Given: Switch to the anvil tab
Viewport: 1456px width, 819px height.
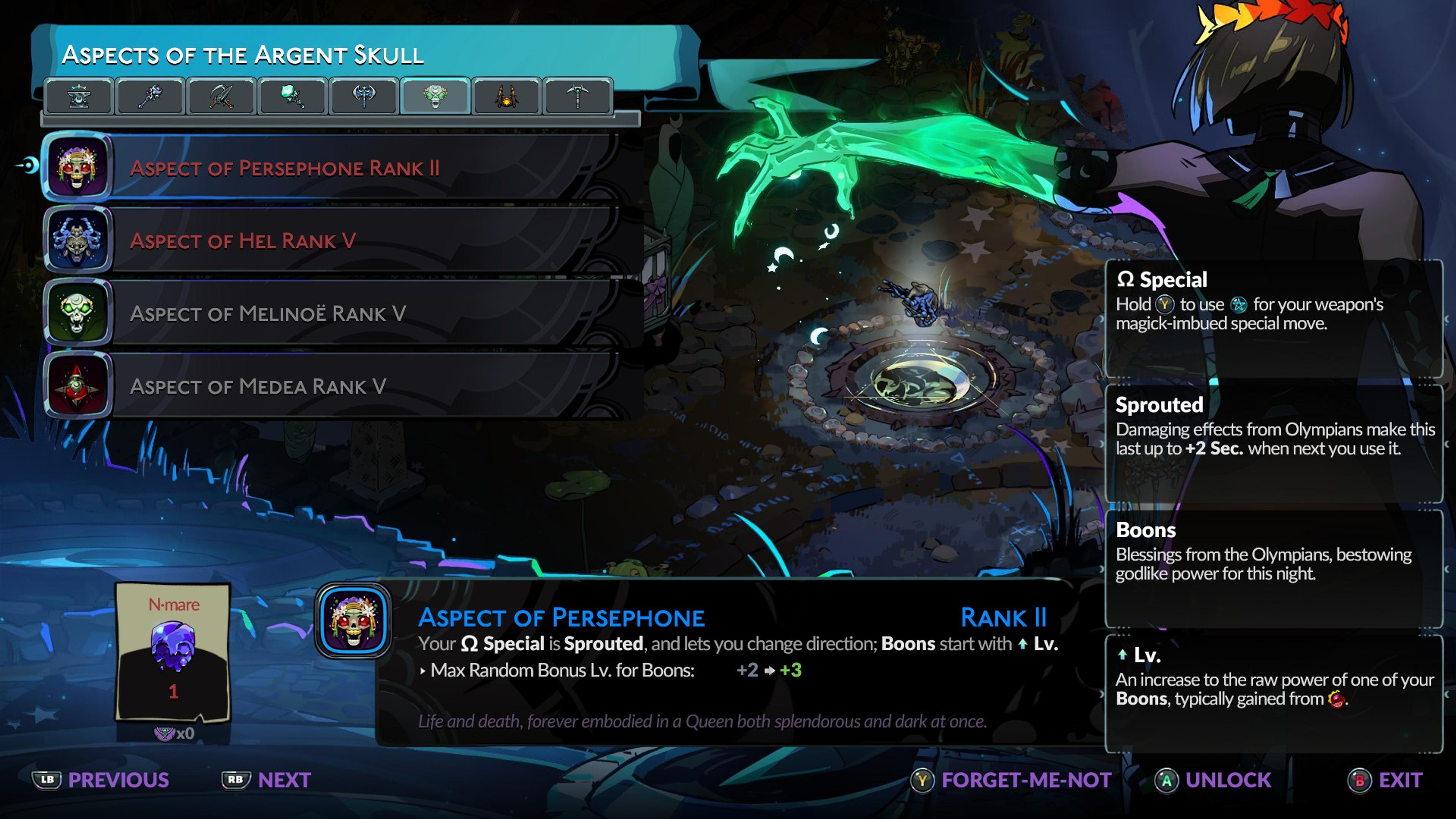Looking at the screenshot, I should [79, 97].
